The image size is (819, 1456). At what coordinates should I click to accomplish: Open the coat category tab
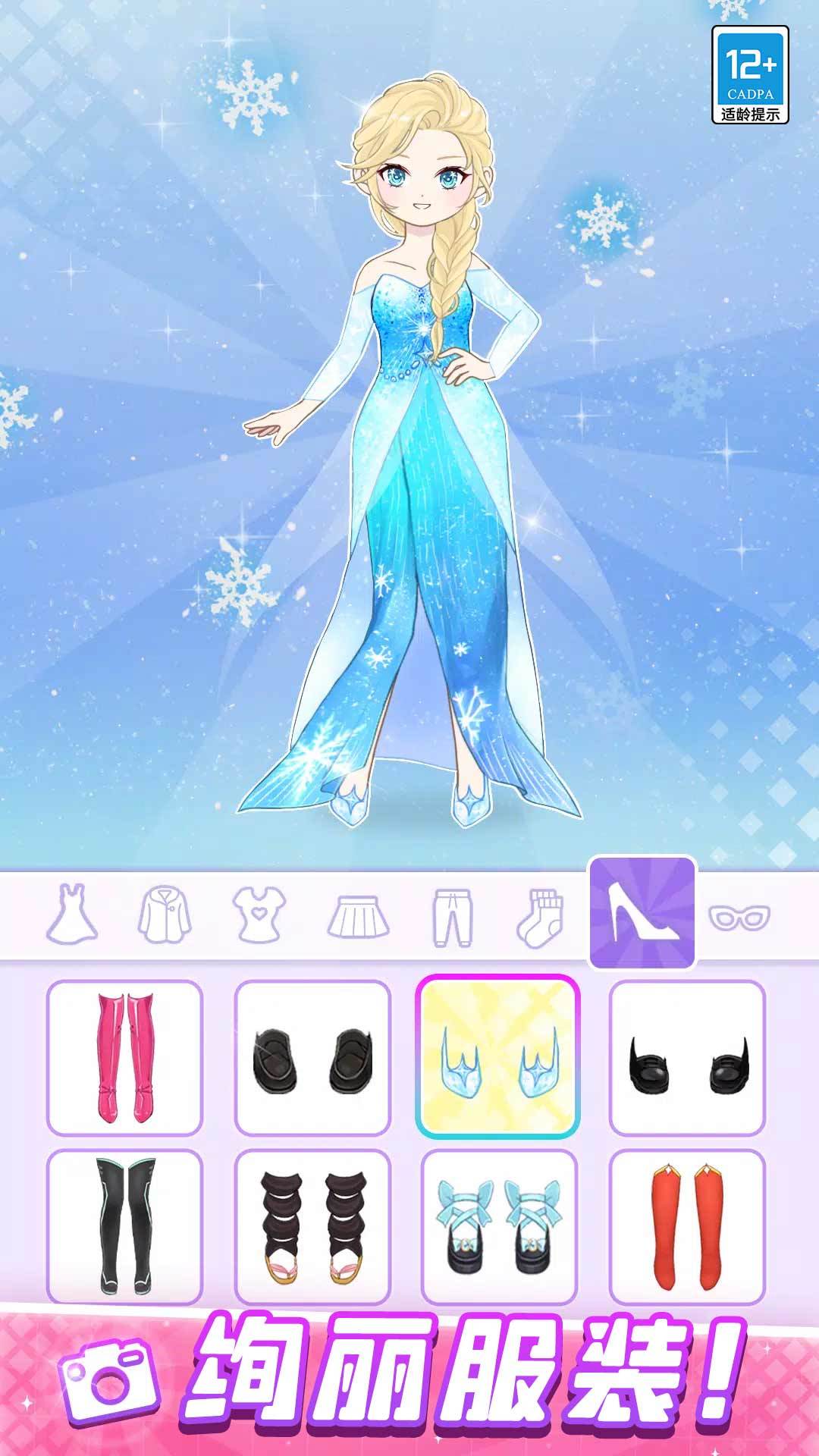165,915
